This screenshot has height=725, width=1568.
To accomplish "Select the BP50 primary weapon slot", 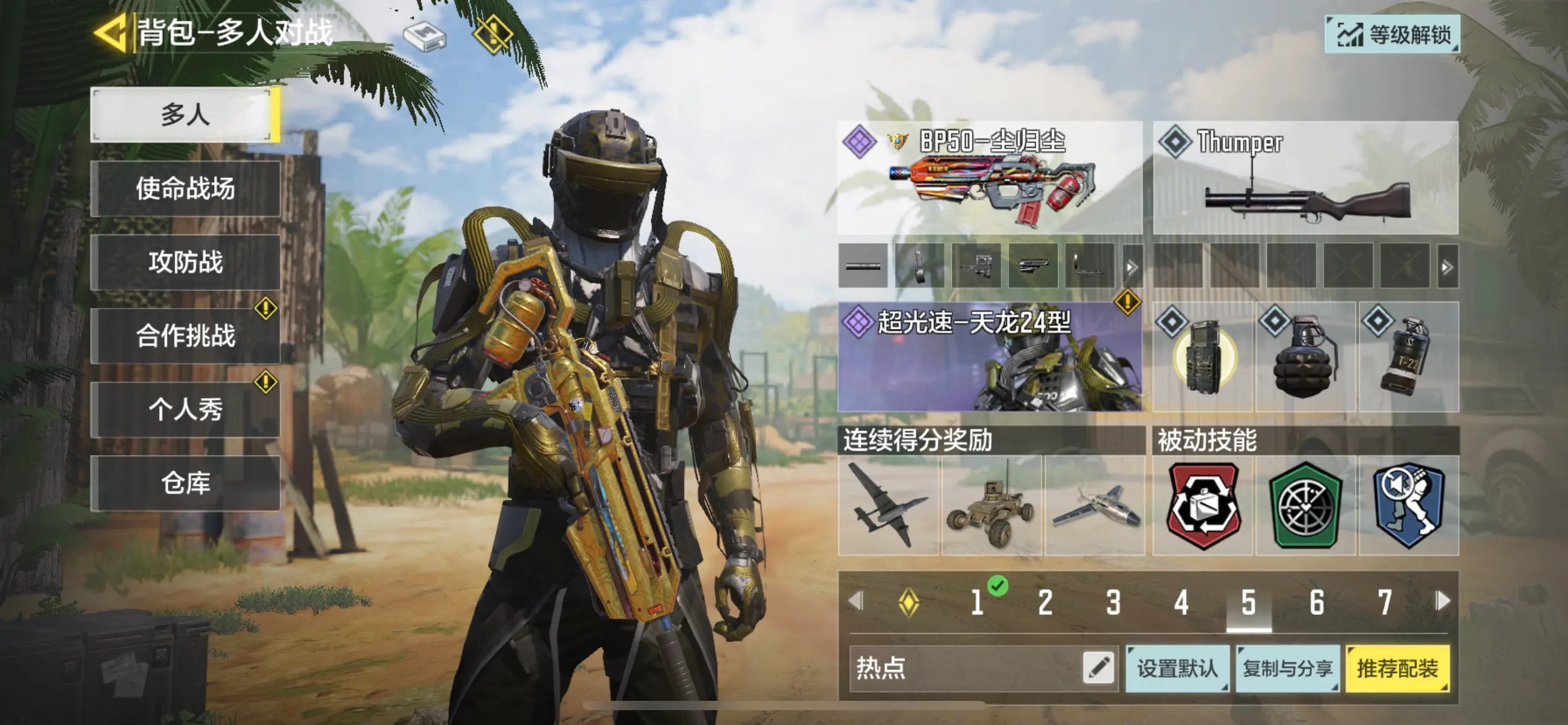I will coord(990,178).
